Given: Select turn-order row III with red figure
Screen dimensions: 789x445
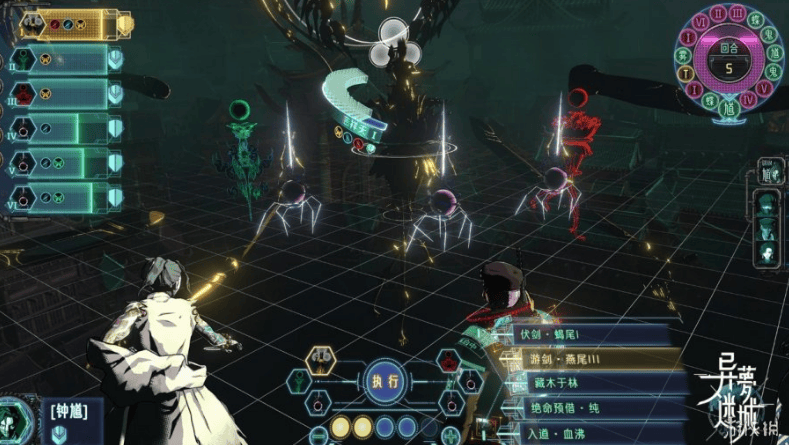Looking at the screenshot, I should click(x=62, y=93).
